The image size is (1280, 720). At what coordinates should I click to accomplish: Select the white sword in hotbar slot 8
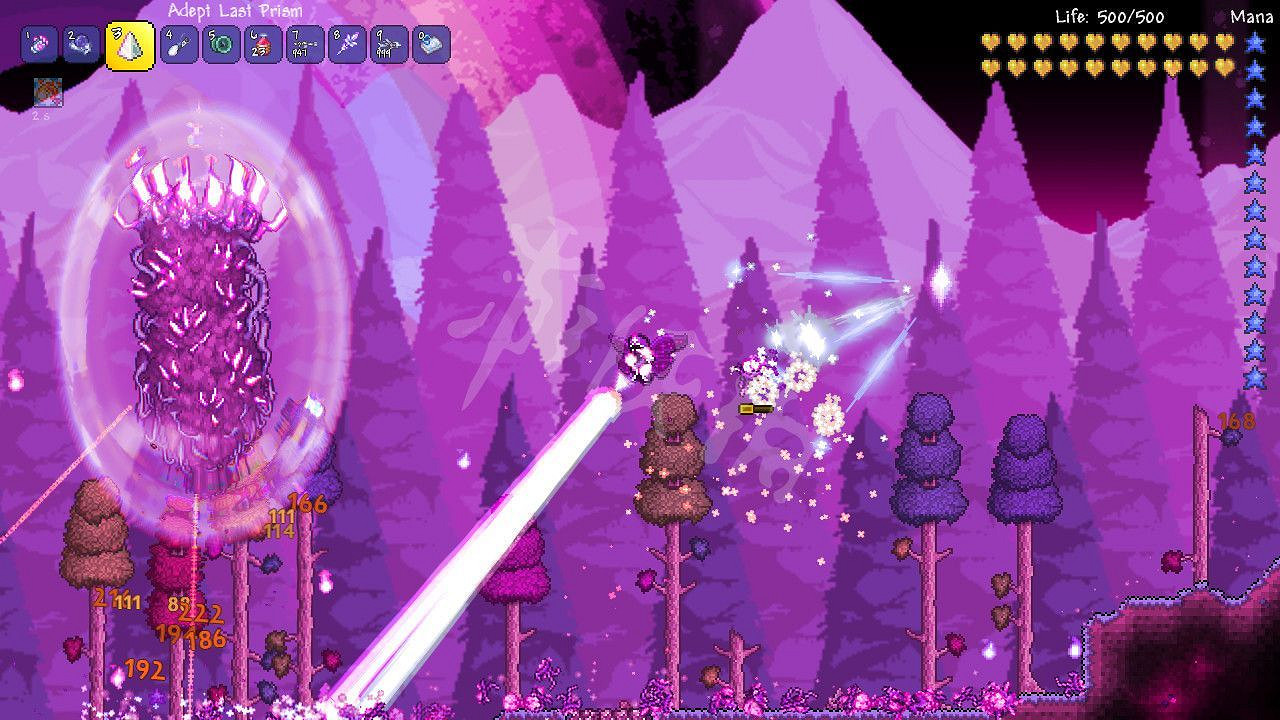pos(347,43)
